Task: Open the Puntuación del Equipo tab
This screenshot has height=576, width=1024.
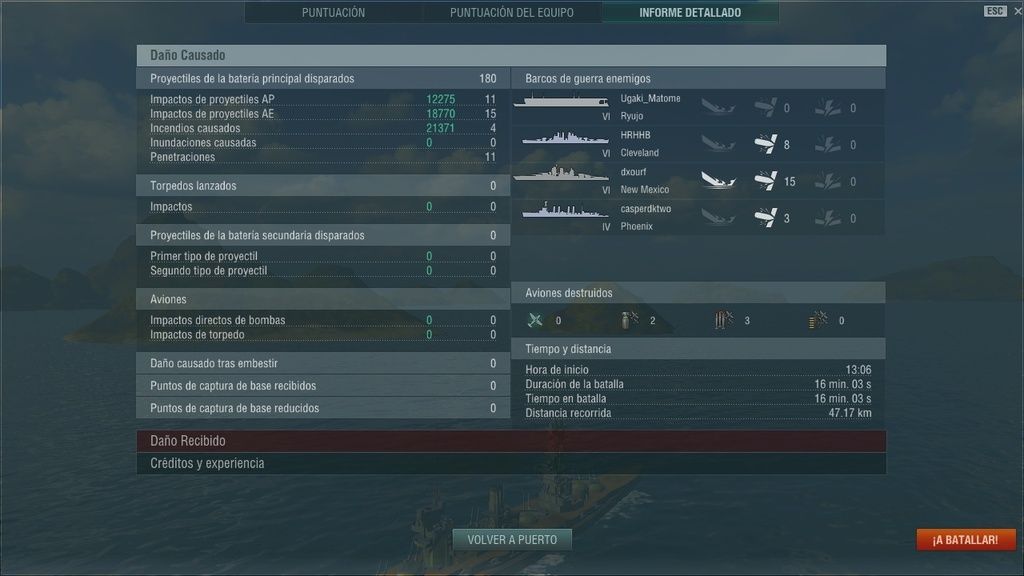Action: (x=511, y=13)
